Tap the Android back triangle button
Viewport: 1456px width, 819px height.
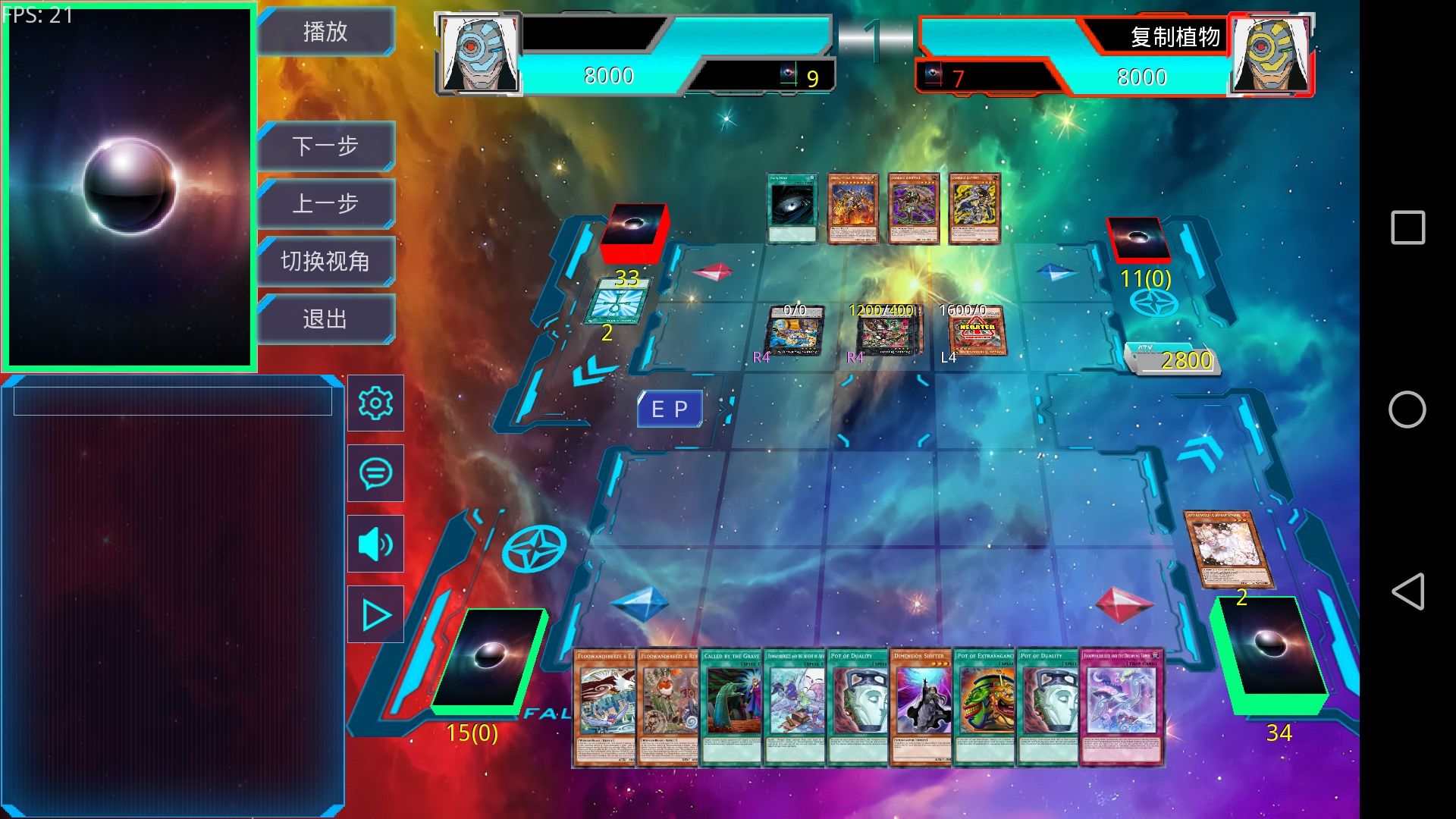point(1407,591)
